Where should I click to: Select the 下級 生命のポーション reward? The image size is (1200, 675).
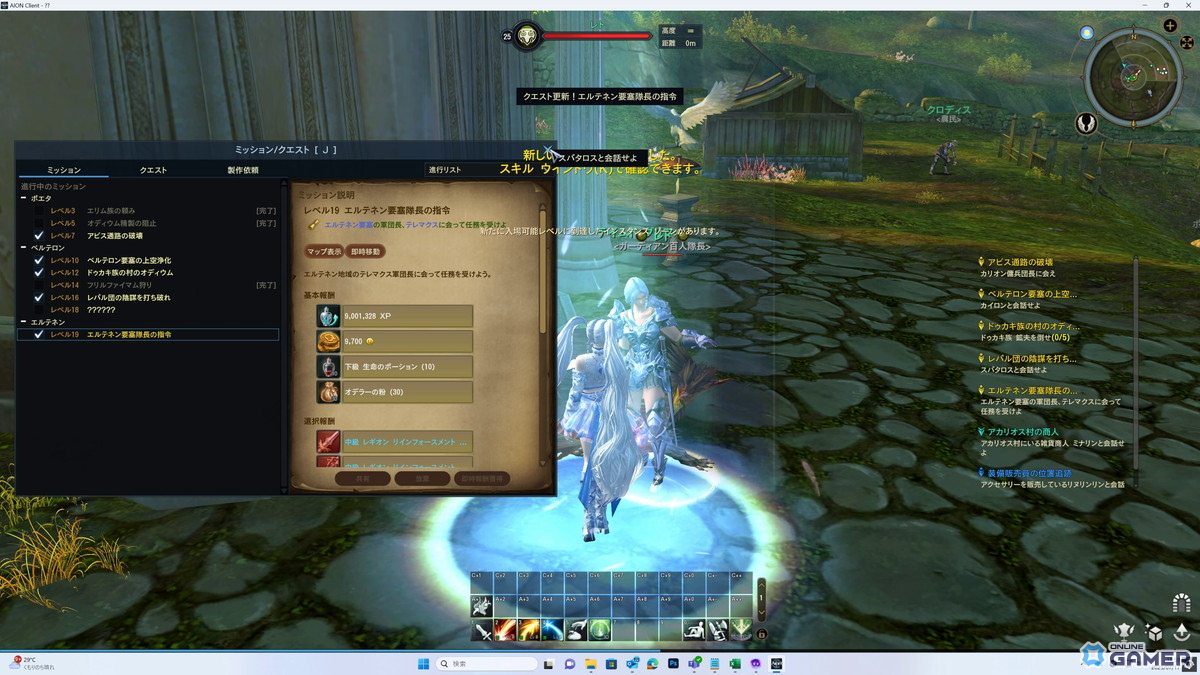click(394, 367)
